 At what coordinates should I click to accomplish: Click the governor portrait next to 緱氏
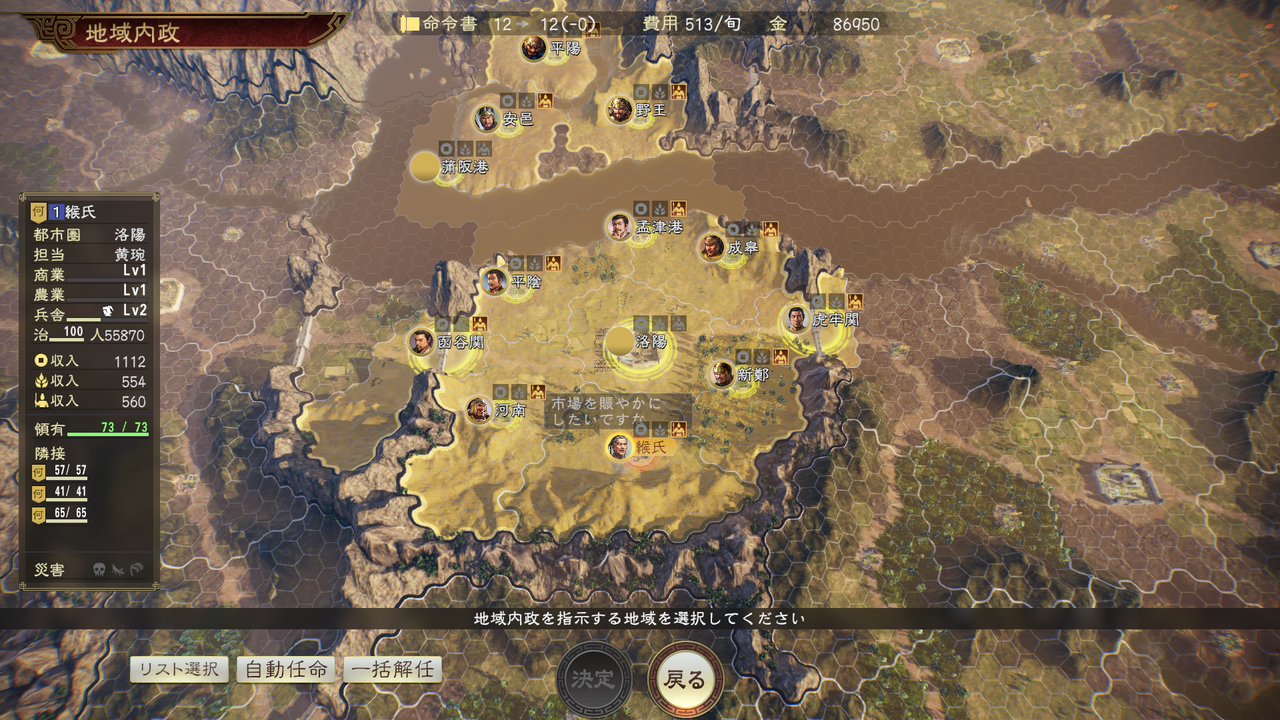619,448
